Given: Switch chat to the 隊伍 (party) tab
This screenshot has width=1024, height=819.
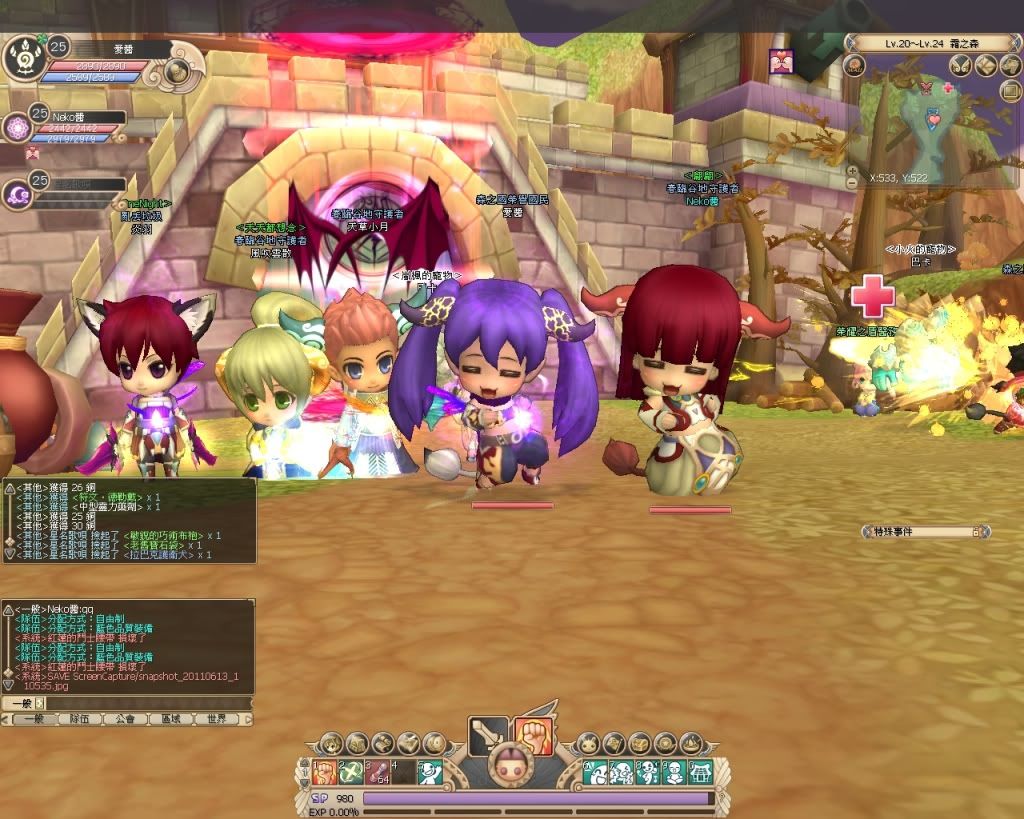Looking at the screenshot, I should (x=78, y=719).
